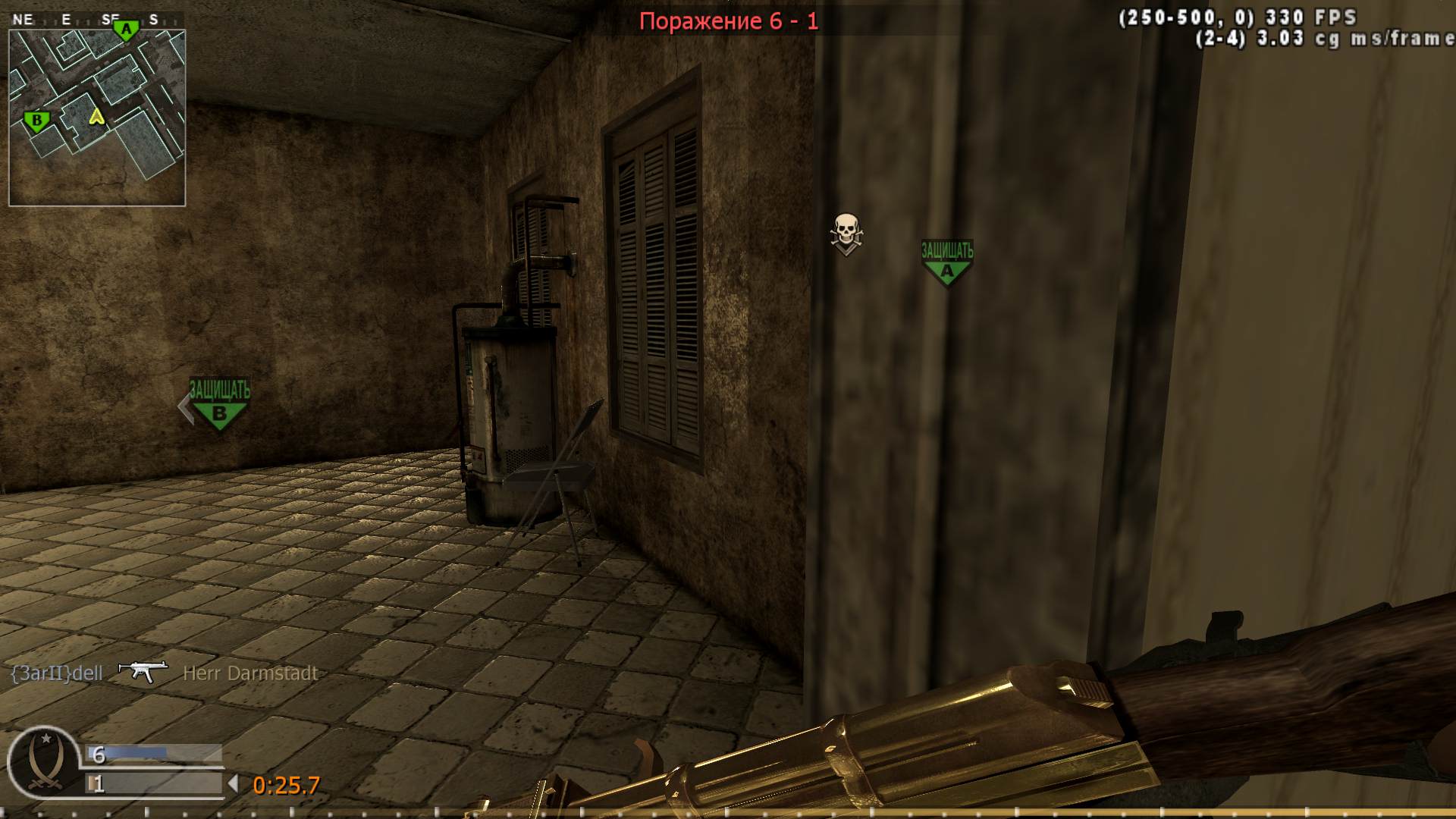Click the yellow player arrow on the minimap

point(96,118)
